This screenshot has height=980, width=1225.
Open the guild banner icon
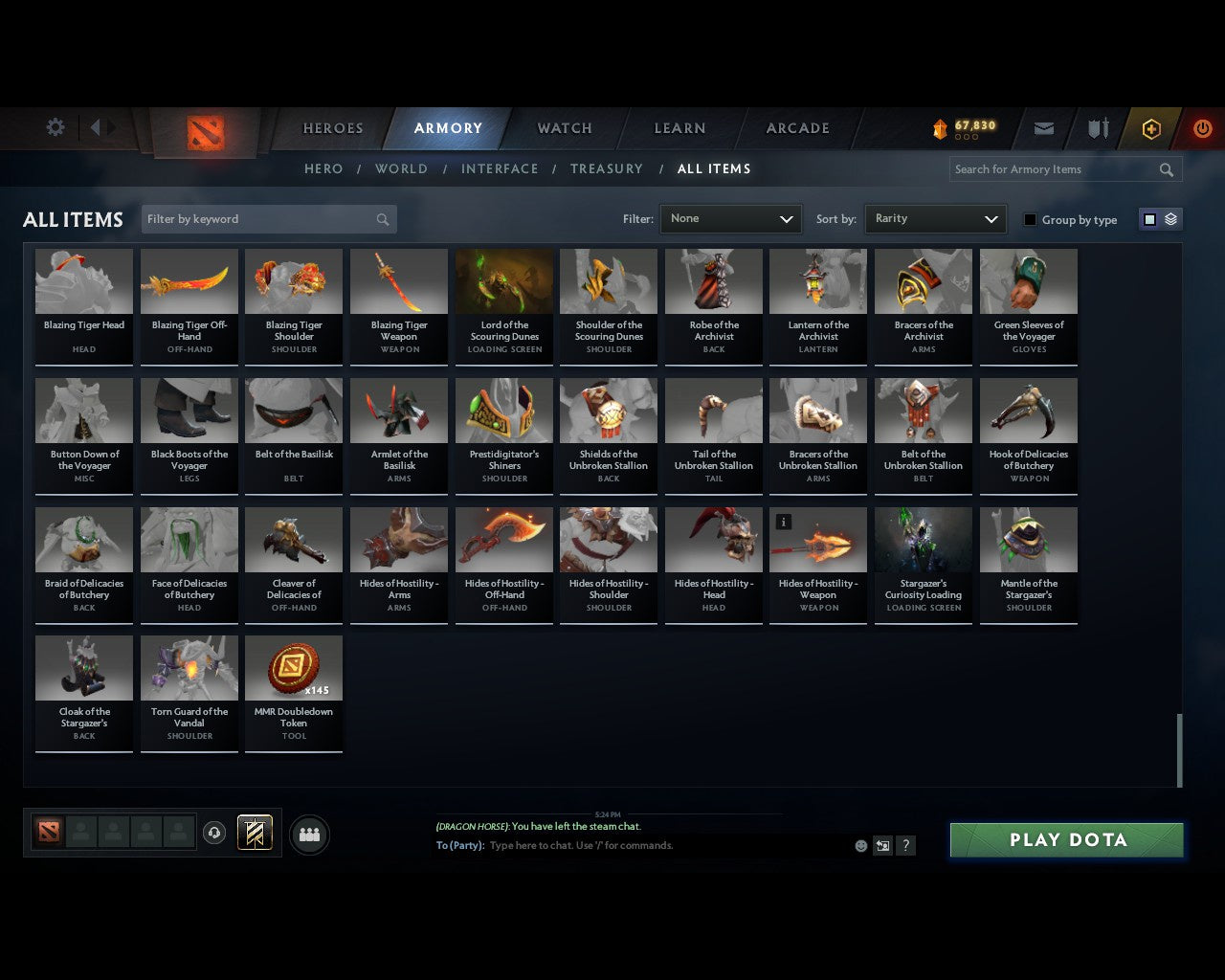click(x=255, y=833)
